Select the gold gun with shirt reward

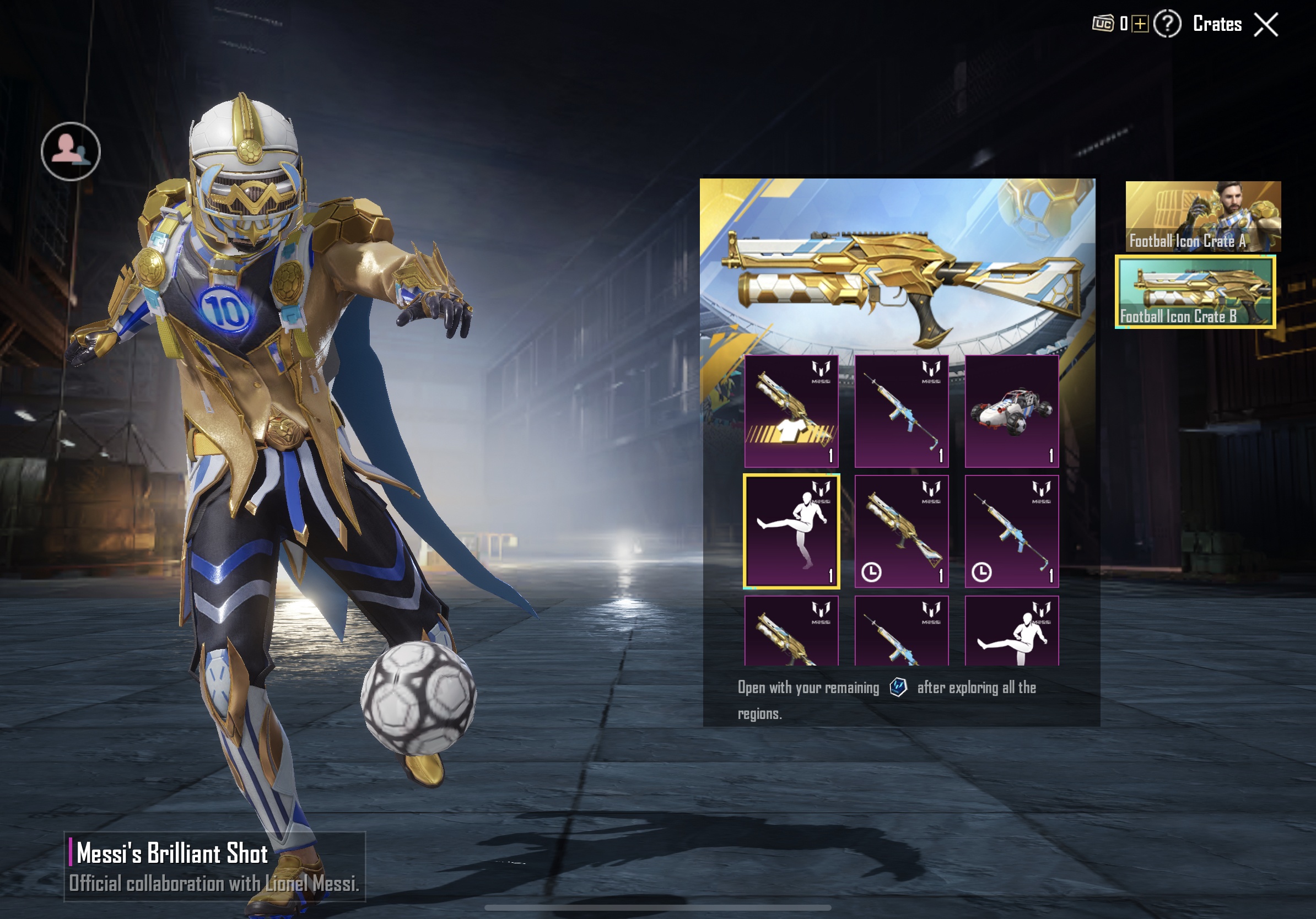pyautogui.click(x=791, y=411)
